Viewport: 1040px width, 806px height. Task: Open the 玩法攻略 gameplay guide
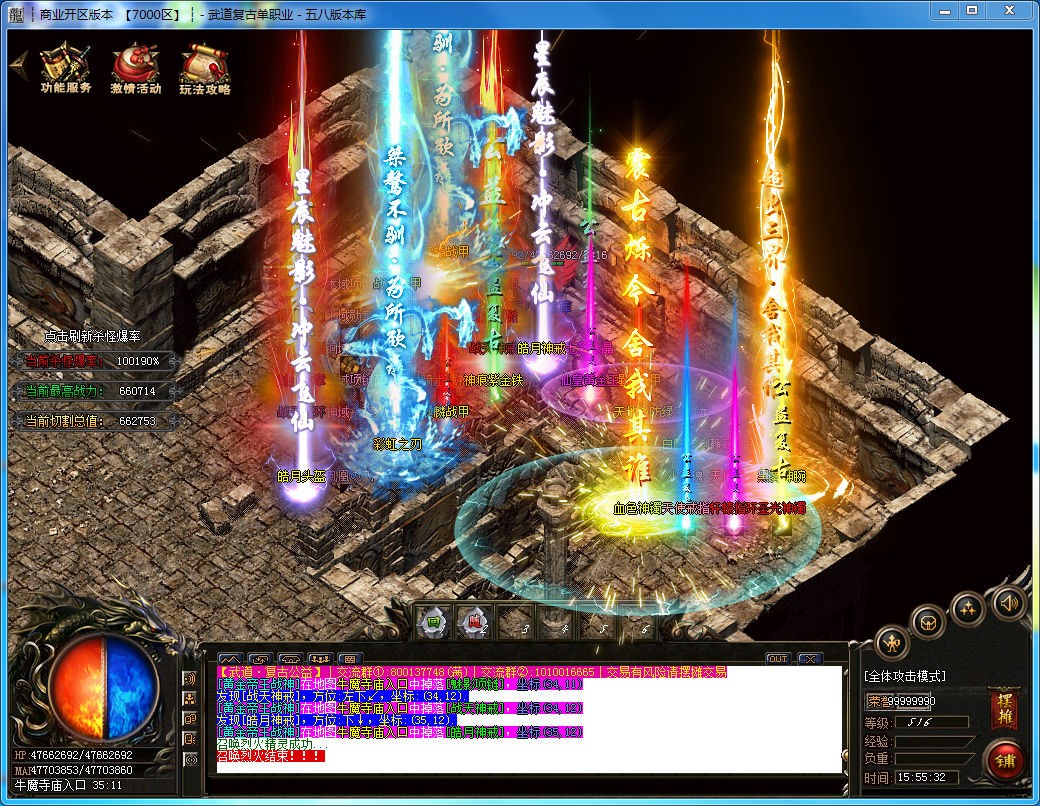204,68
